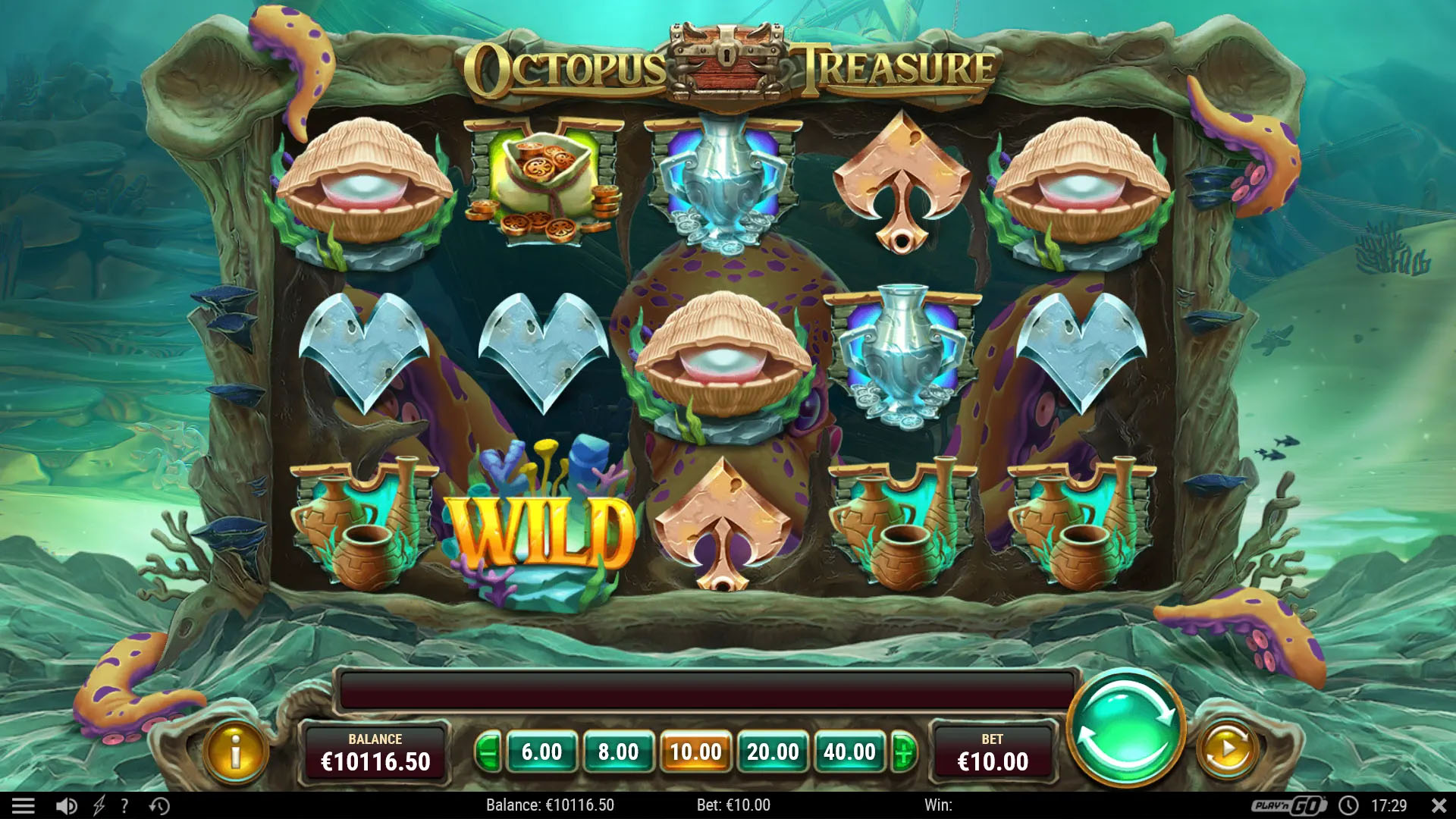Open the BALANCE panel showing €10116.50
The width and height of the screenshot is (1456, 819).
[377, 752]
